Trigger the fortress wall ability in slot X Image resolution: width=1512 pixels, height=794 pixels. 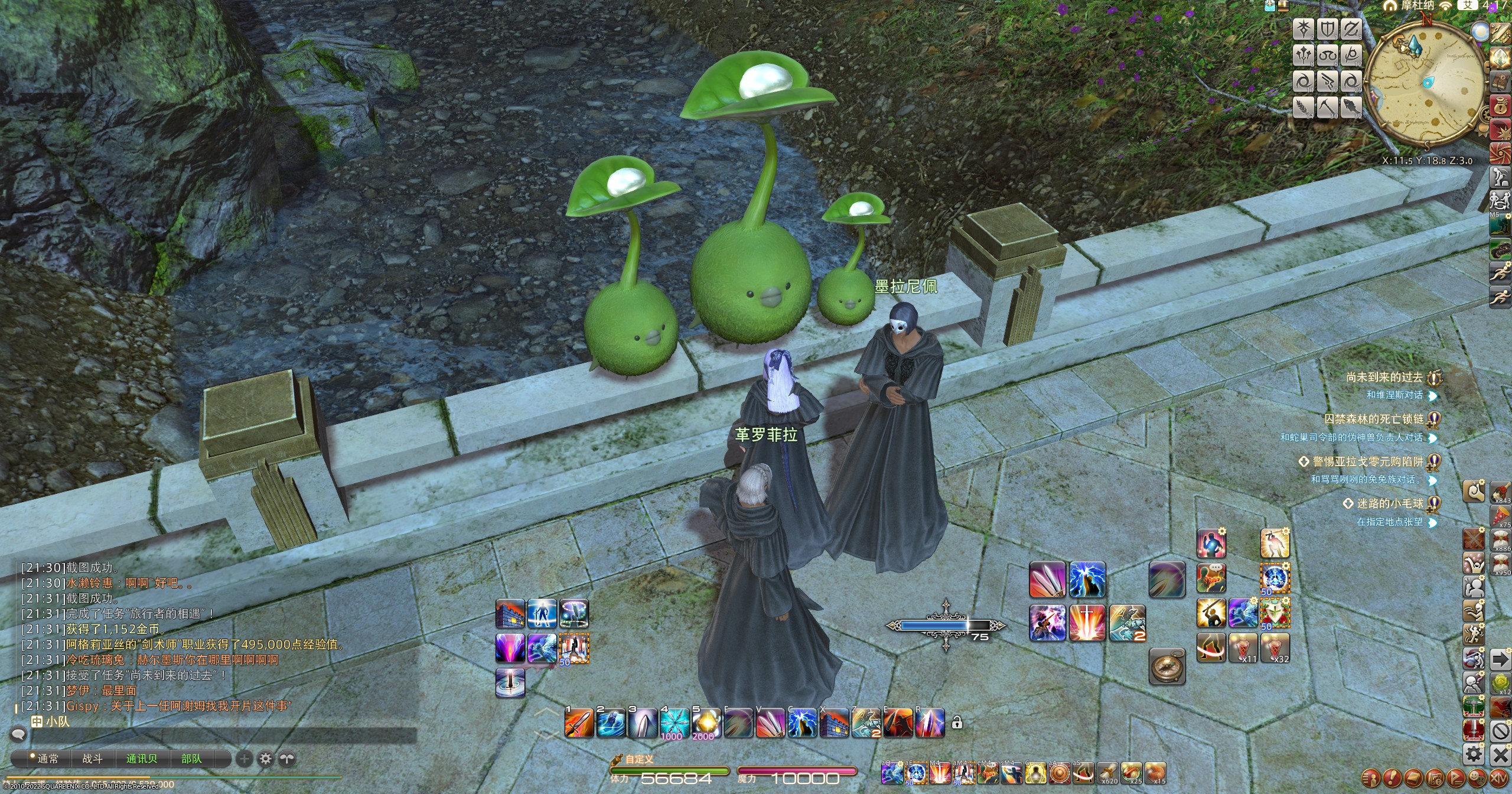[834, 723]
